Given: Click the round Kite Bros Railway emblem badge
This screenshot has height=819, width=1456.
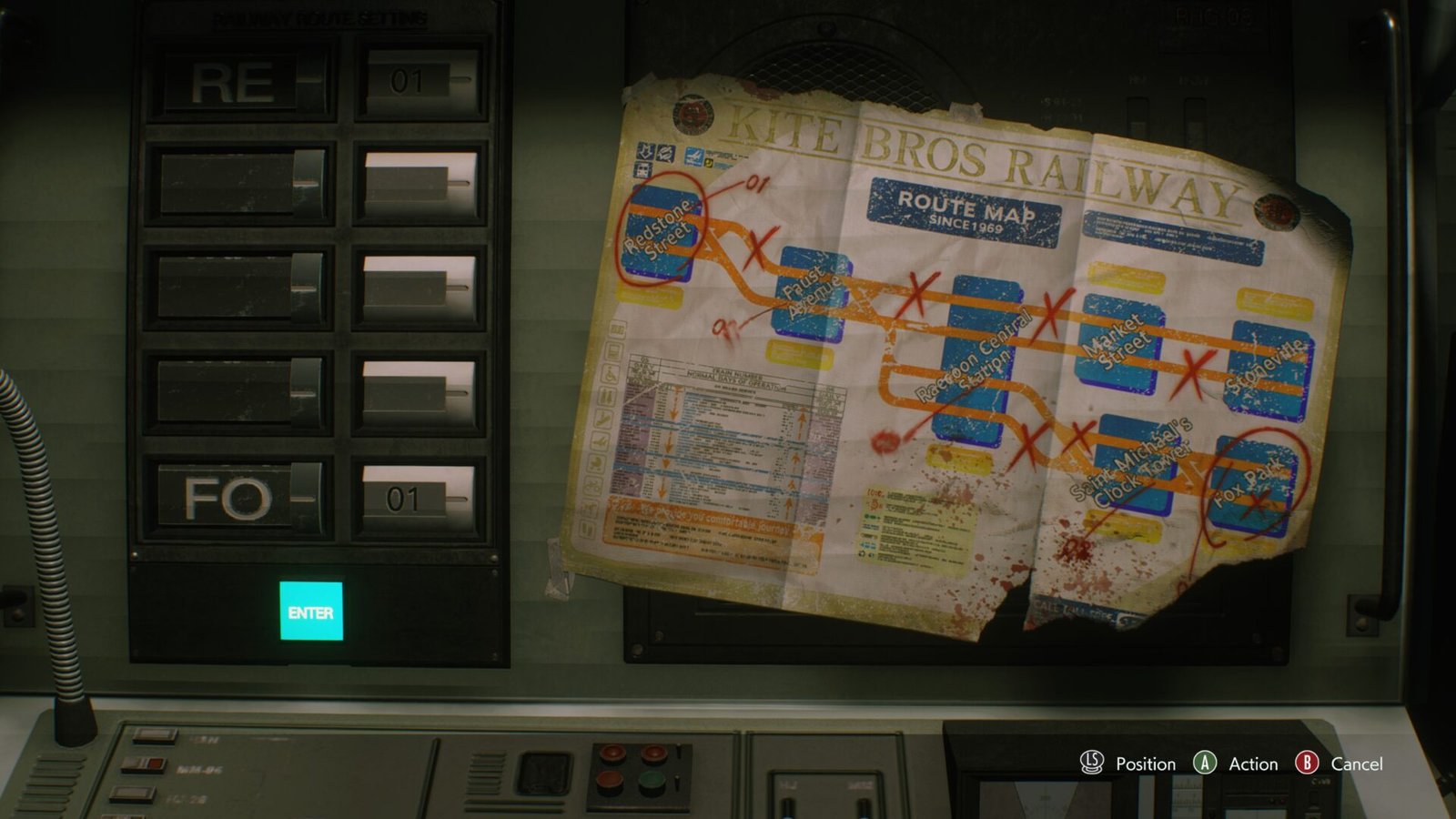Looking at the screenshot, I should click(693, 115).
